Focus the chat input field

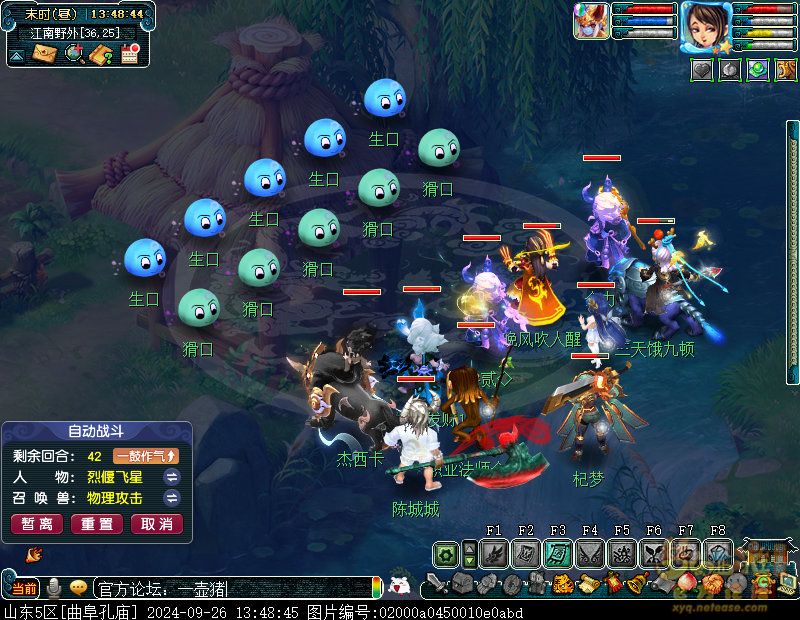(230, 588)
